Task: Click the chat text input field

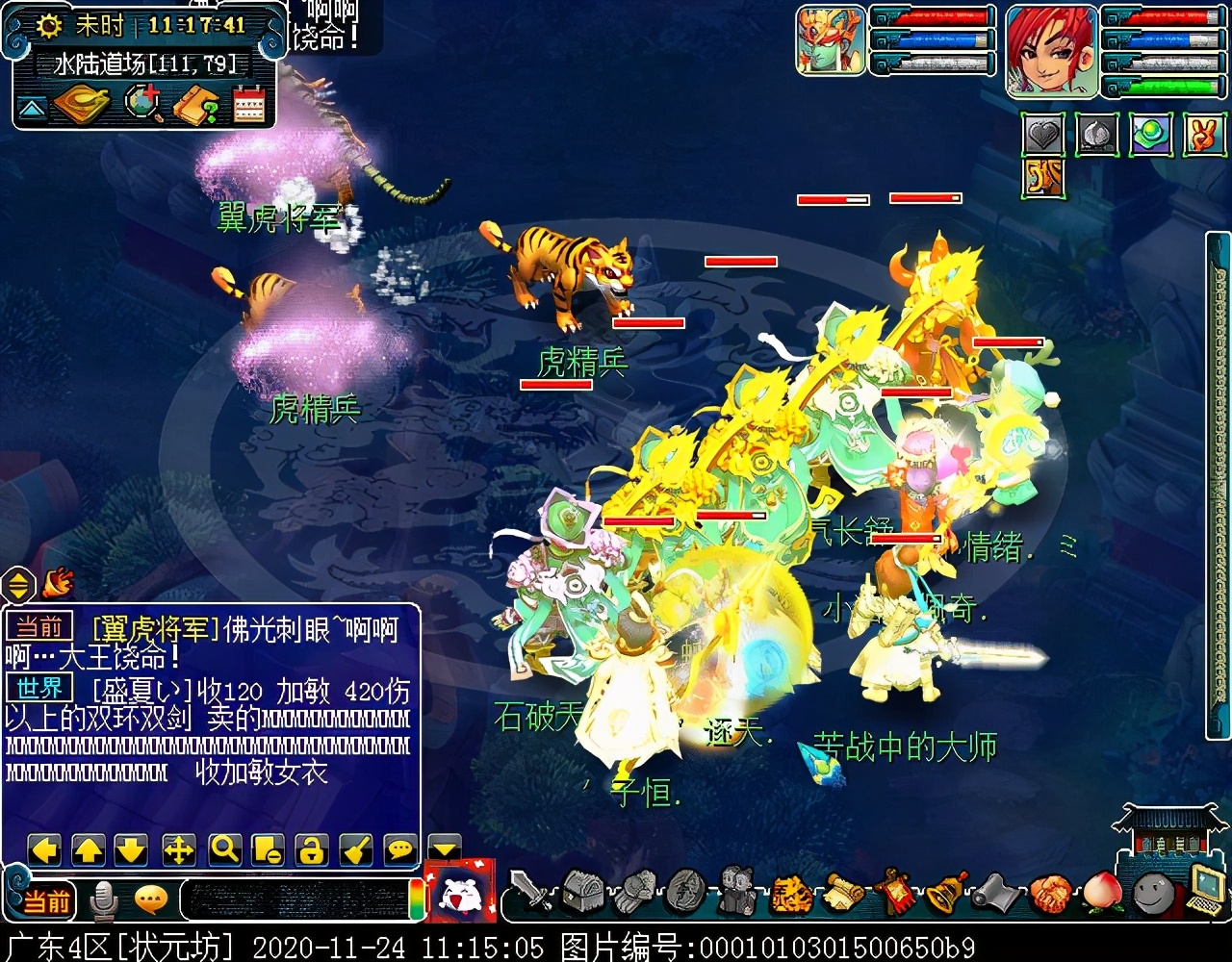Action: 294,900
